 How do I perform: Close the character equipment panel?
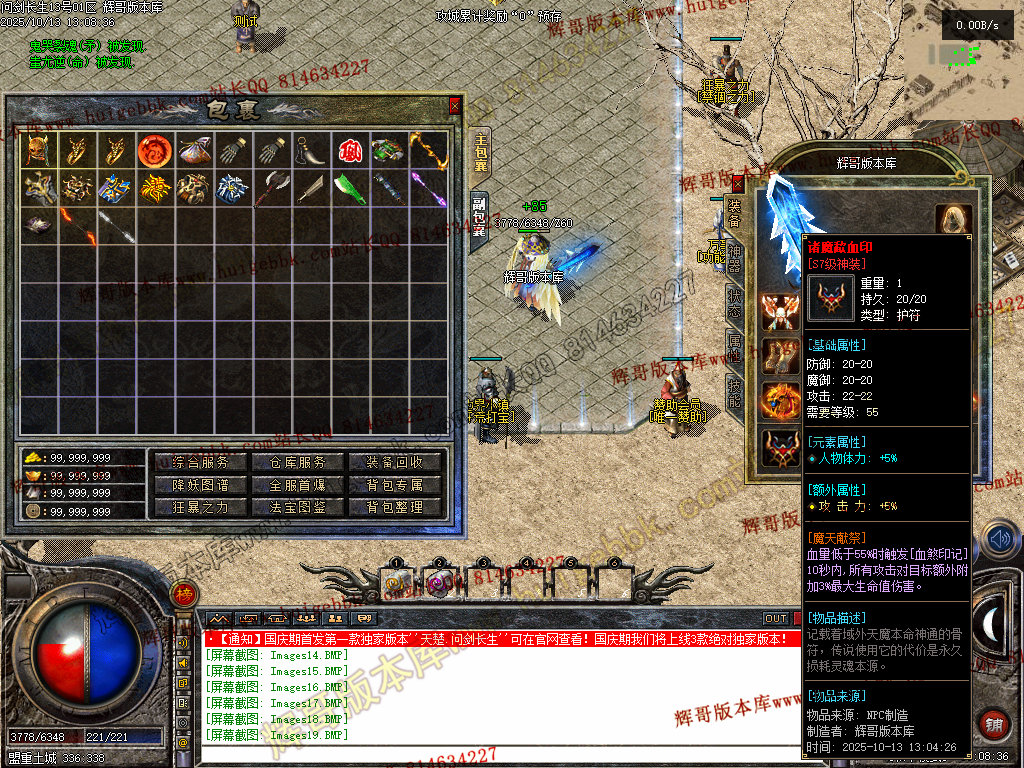click(x=738, y=183)
